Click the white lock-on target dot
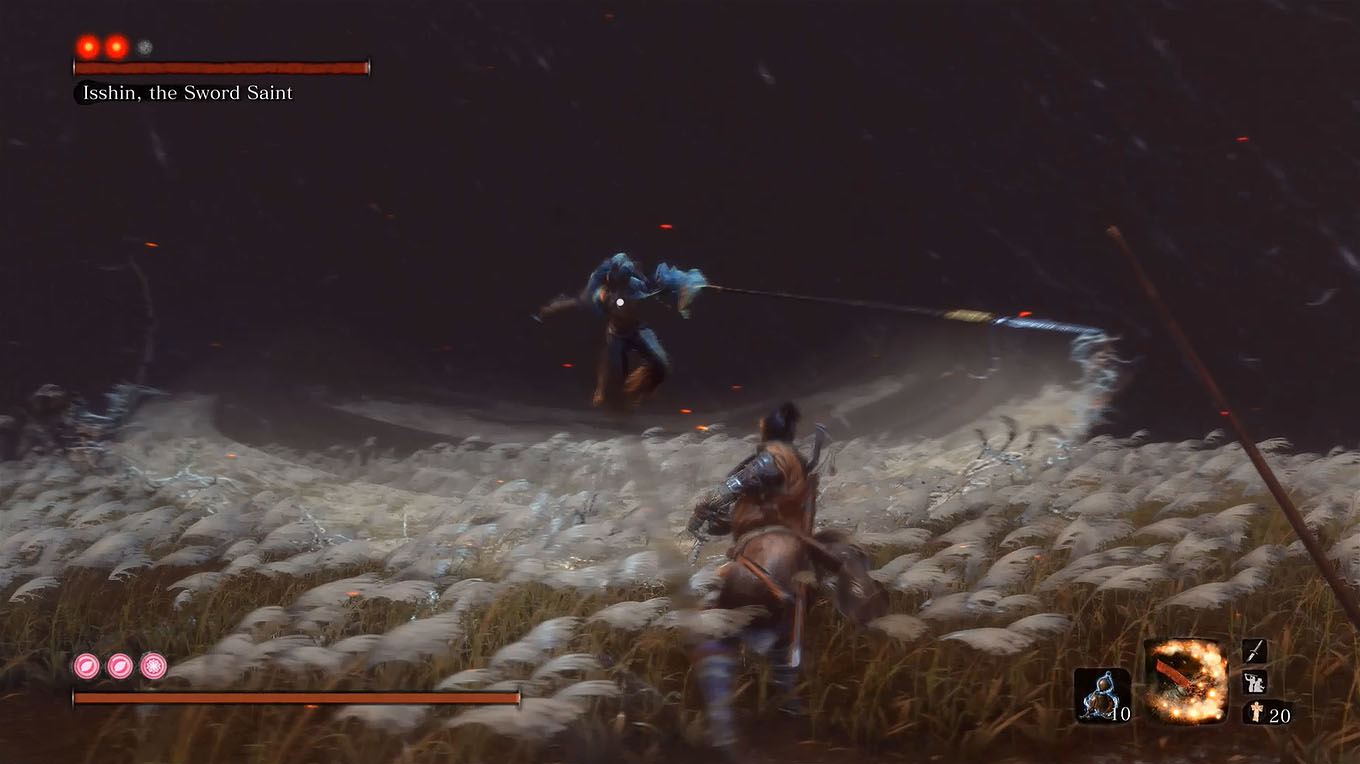The width and height of the screenshot is (1360, 764). [x=621, y=300]
